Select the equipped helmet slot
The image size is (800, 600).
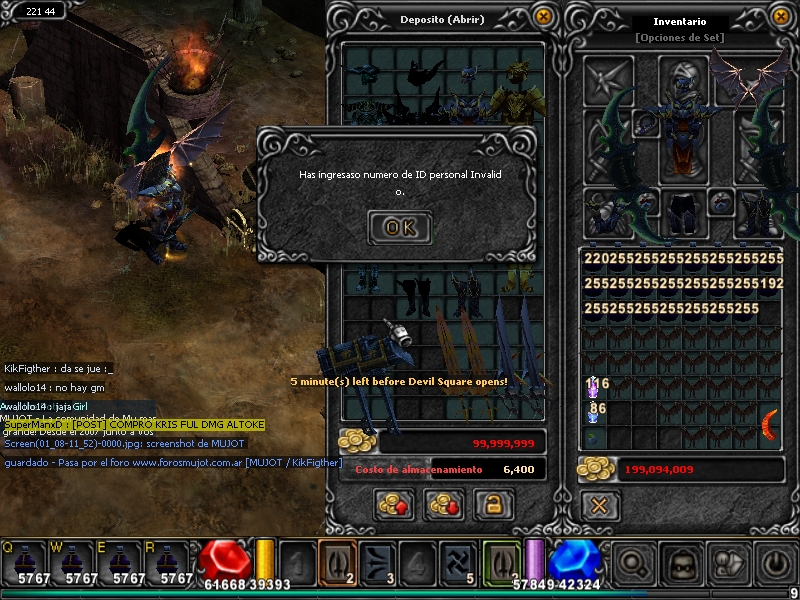coord(684,78)
